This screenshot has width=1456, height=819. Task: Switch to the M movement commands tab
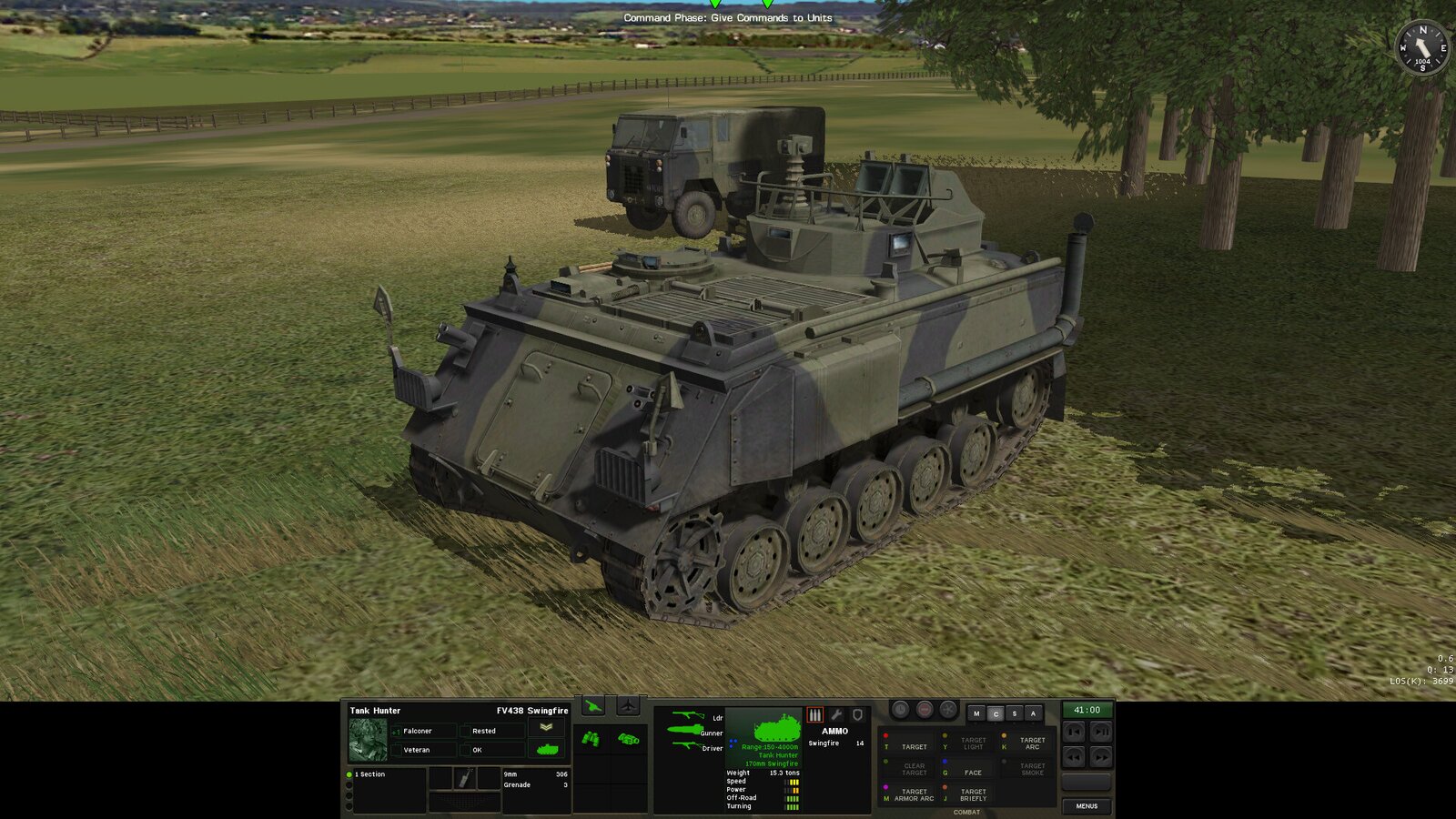(976, 713)
